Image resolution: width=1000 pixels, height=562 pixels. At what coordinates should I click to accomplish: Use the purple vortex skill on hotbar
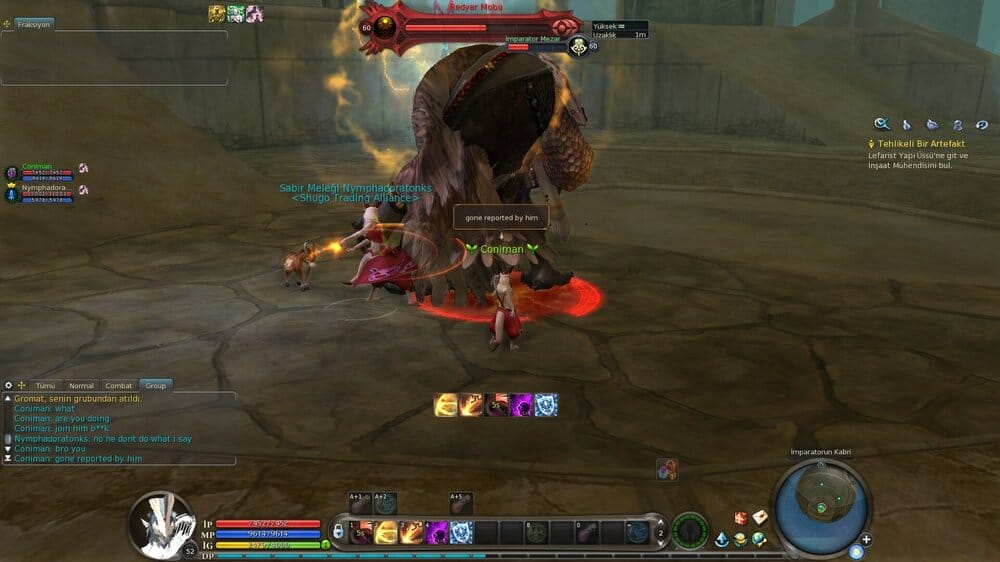[x=437, y=533]
